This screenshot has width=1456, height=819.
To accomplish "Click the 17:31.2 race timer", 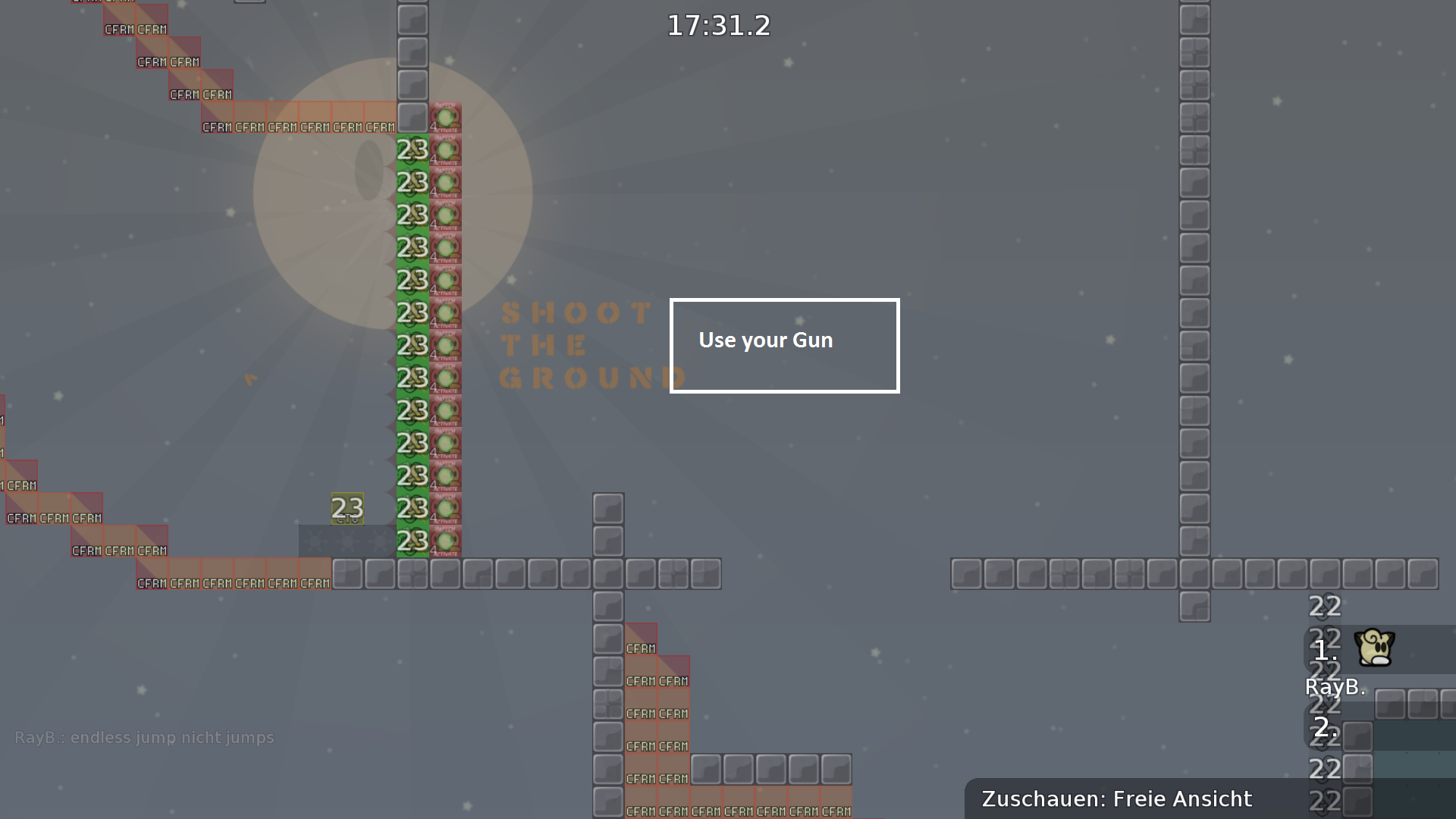I will (x=717, y=25).
